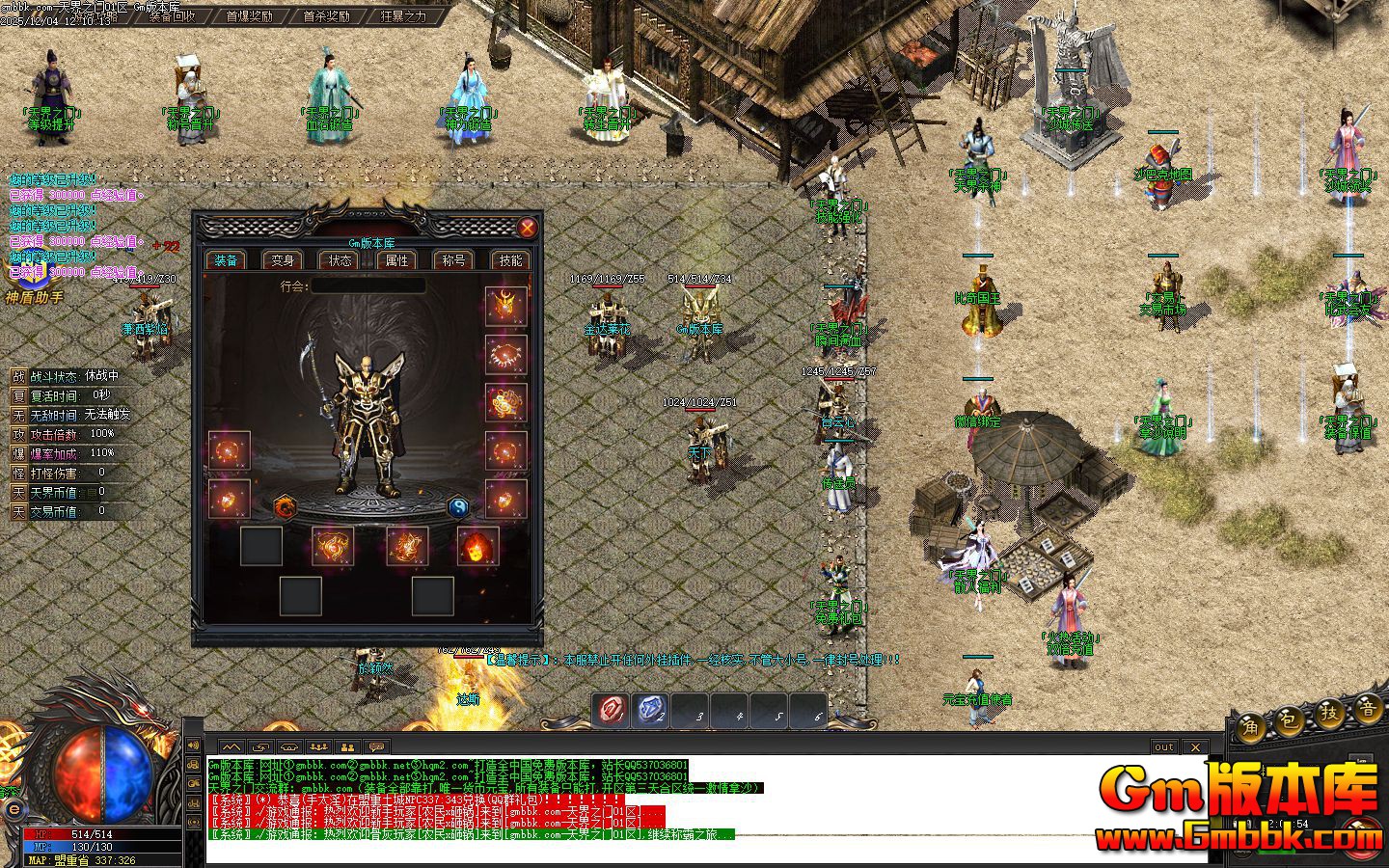Select the necklace equipment slot
The height and width of the screenshot is (868, 1389).
pyautogui.click(x=505, y=355)
